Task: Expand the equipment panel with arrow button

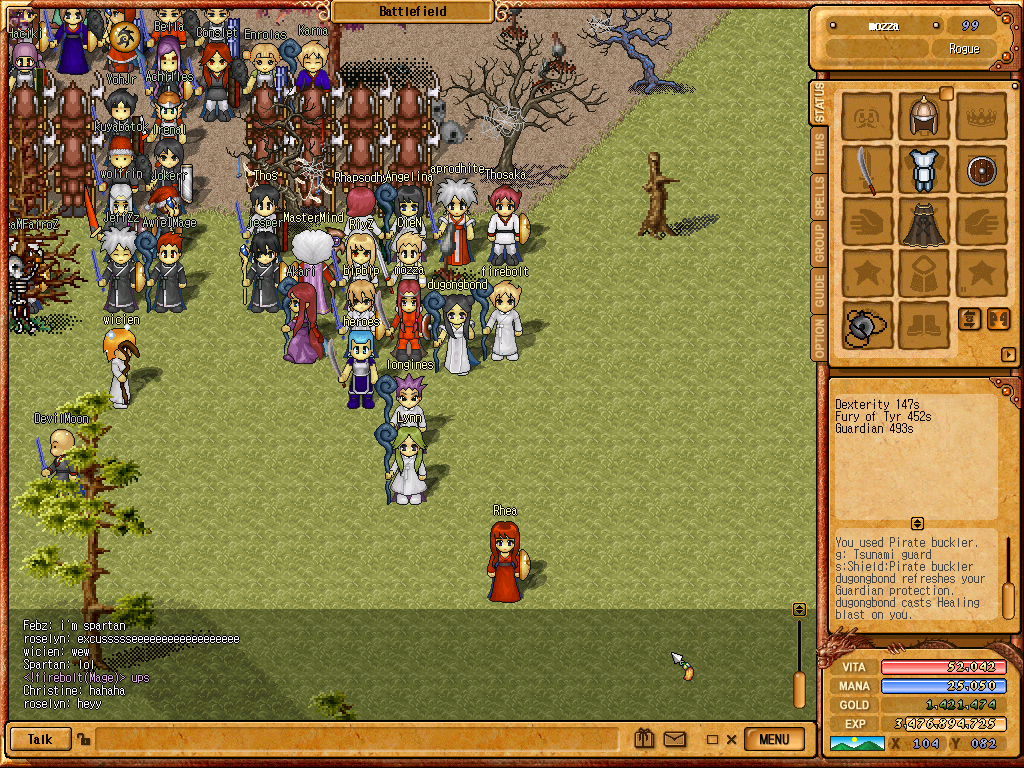Action: (x=1008, y=354)
